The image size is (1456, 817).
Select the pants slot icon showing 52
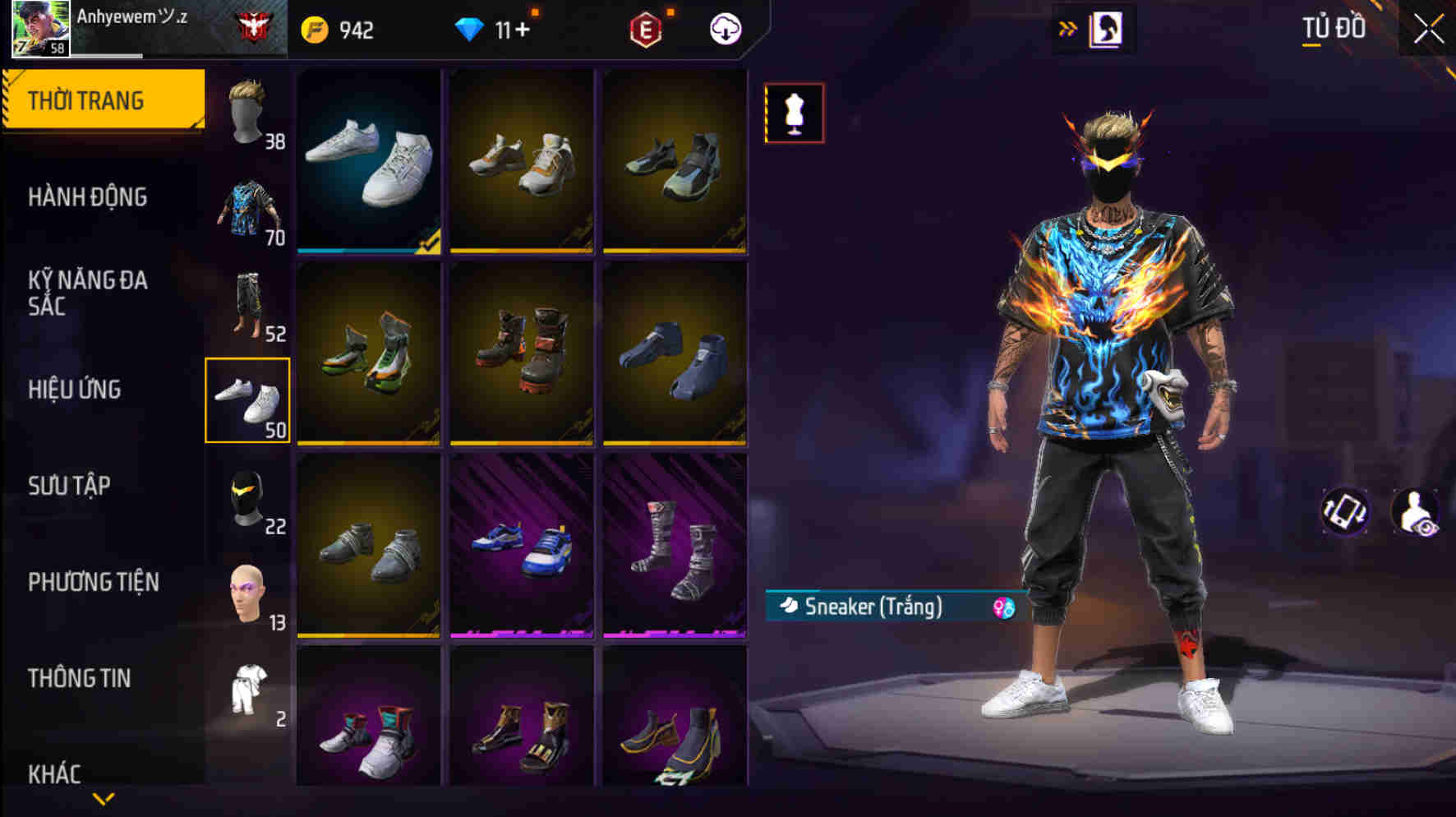[x=247, y=304]
